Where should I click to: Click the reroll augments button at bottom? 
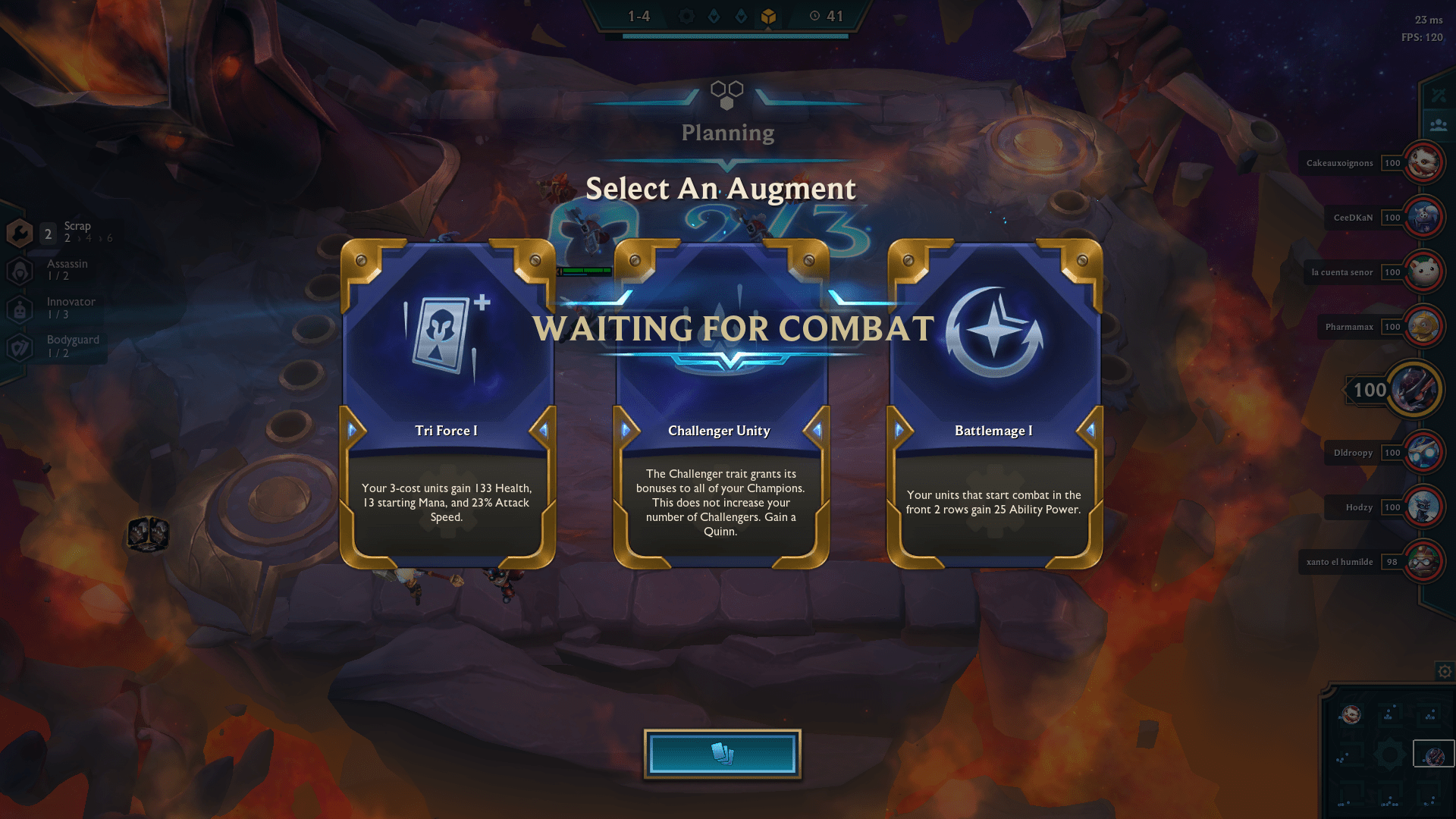click(722, 753)
